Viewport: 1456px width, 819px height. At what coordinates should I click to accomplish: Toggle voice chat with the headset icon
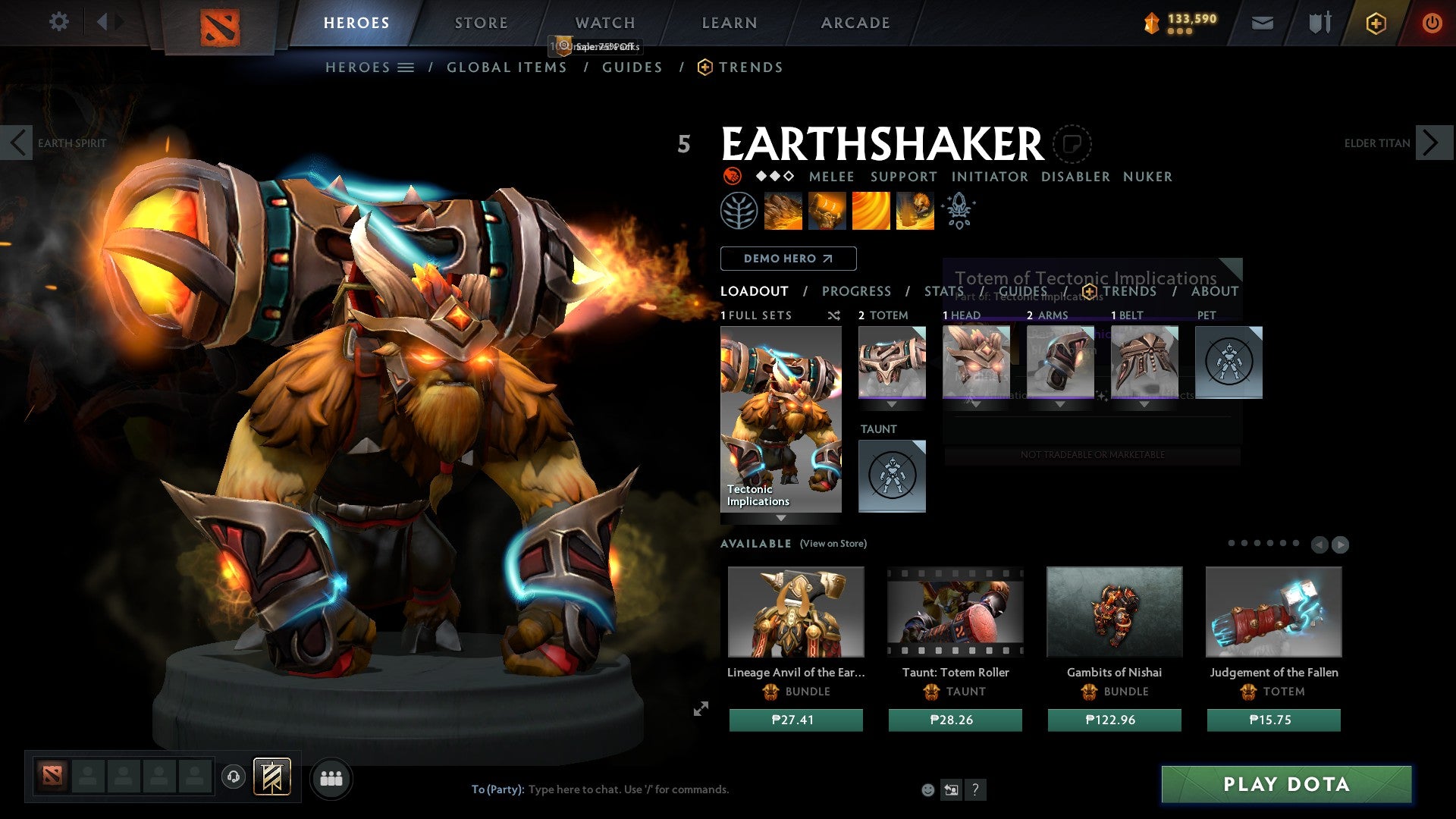[232, 777]
